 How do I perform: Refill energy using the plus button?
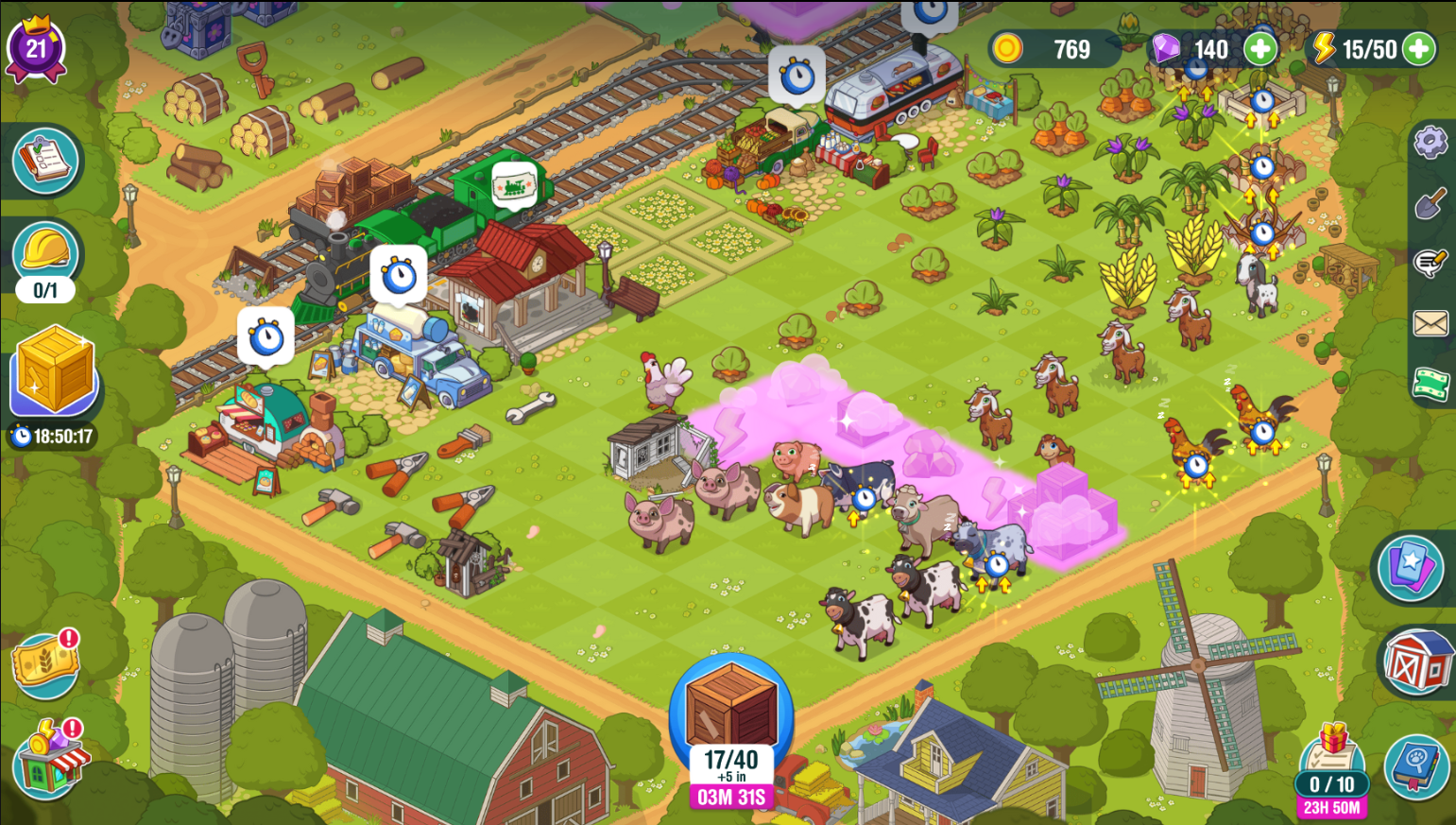(x=1417, y=49)
